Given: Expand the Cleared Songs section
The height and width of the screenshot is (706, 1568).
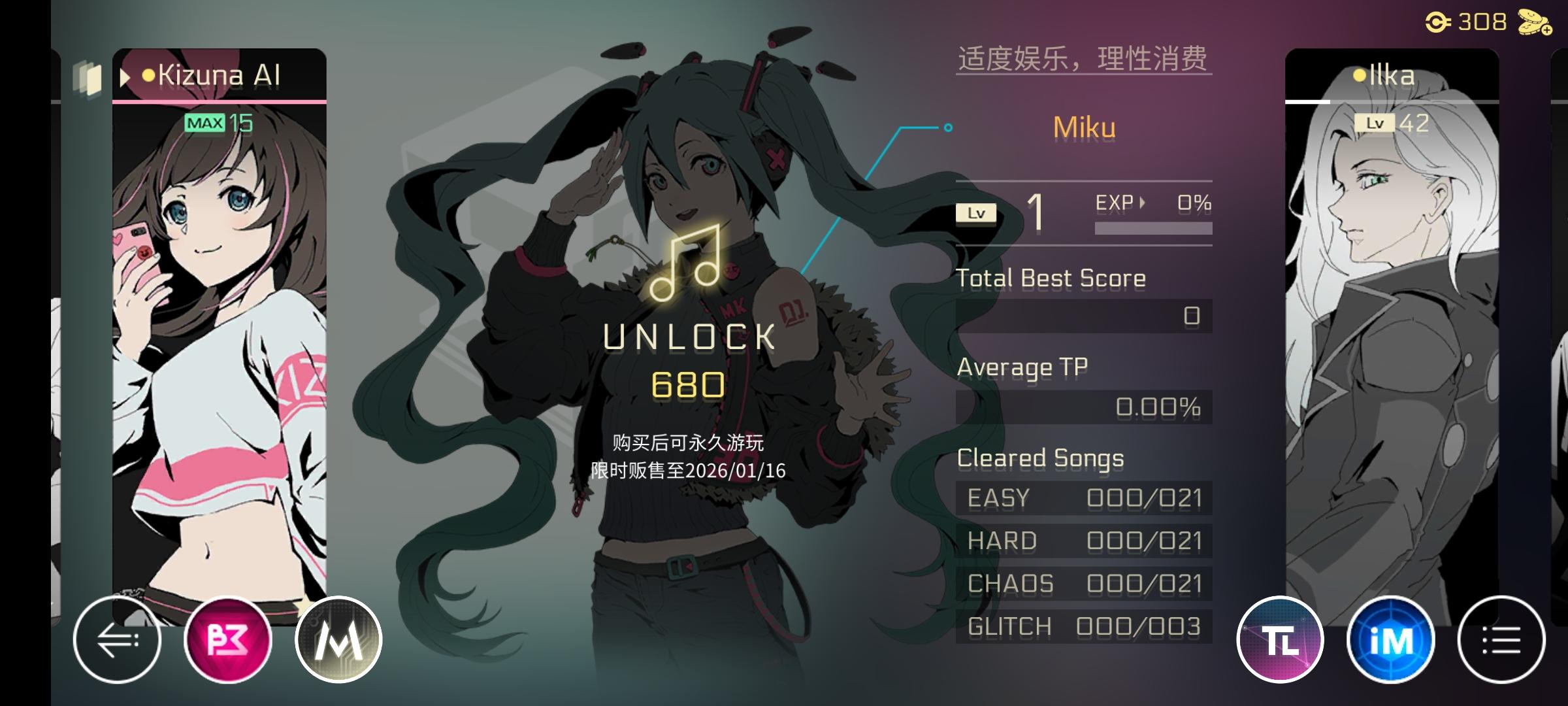Looking at the screenshot, I should point(1039,458).
